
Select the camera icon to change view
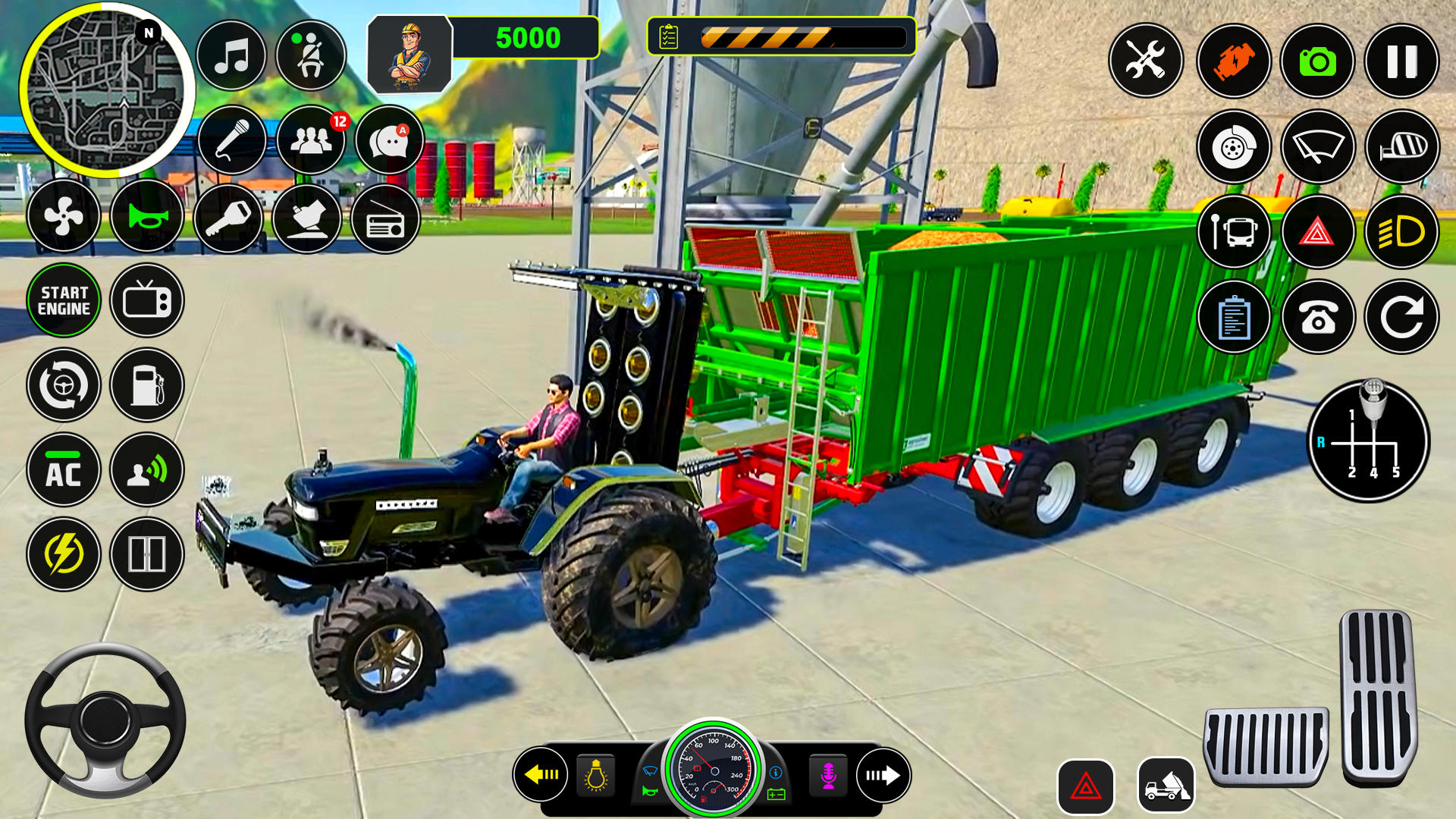pos(1318,60)
